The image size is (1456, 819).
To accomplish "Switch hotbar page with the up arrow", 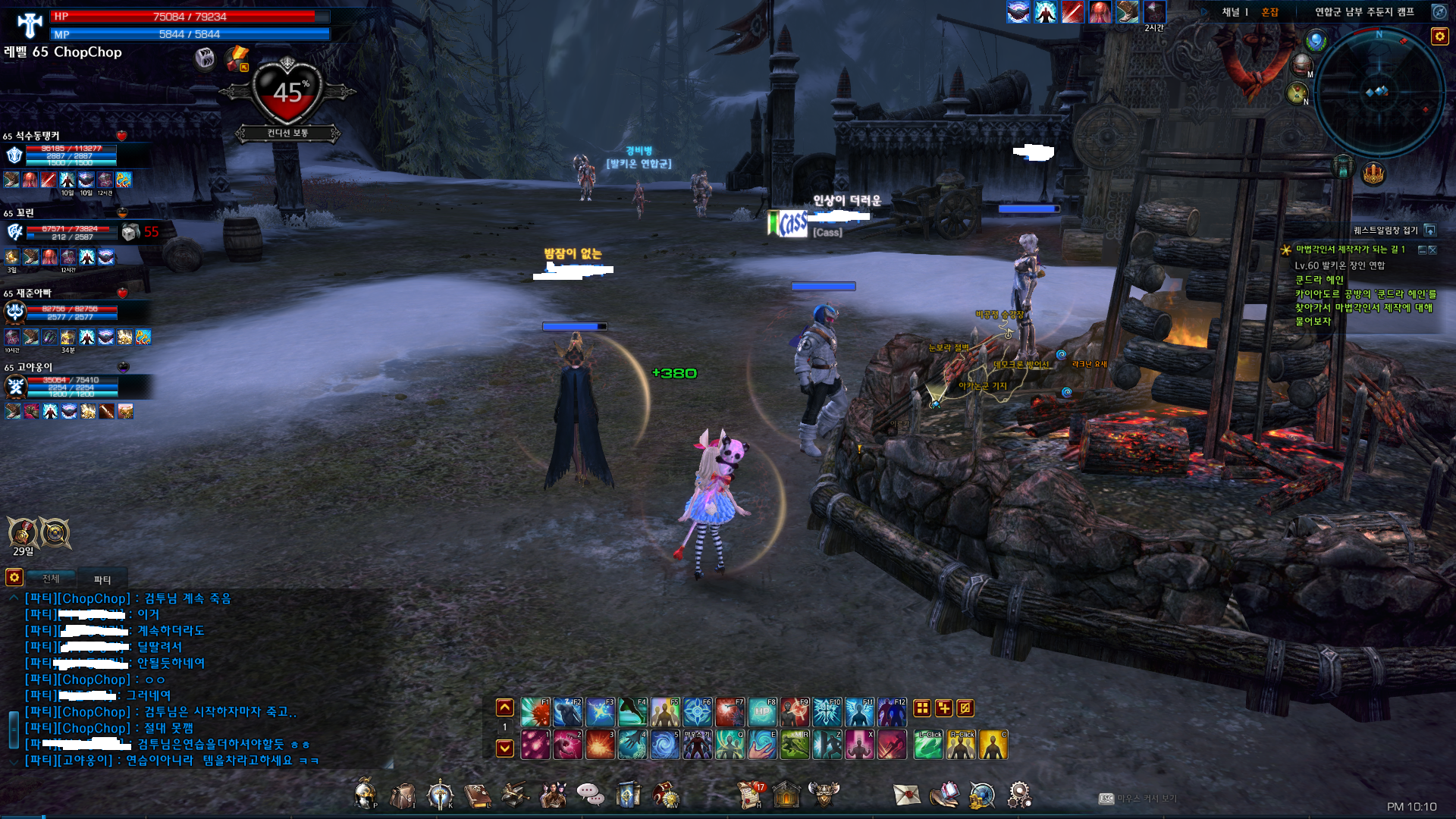I will [504, 708].
